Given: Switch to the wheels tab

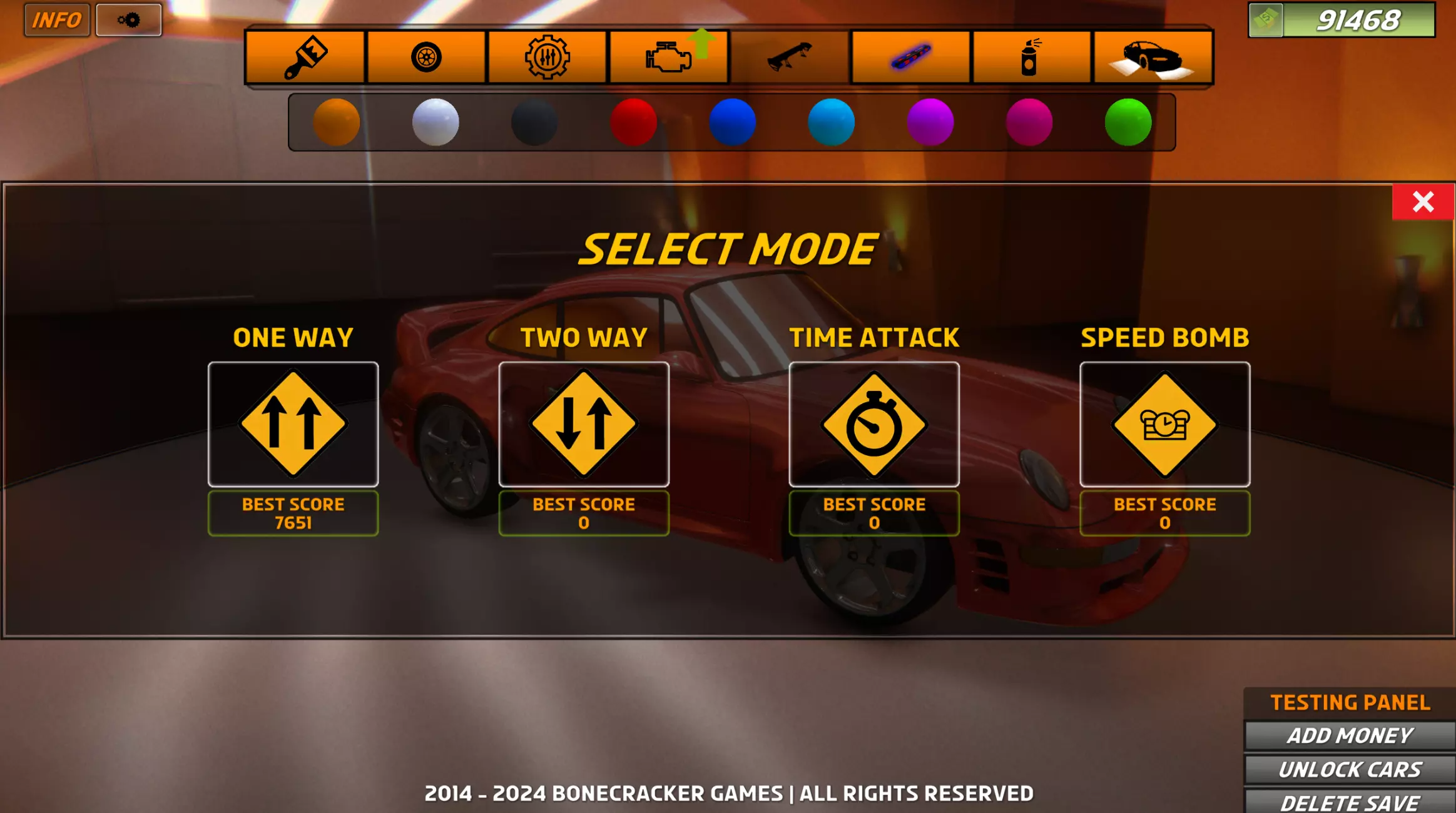Looking at the screenshot, I should click(x=426, y=57).
